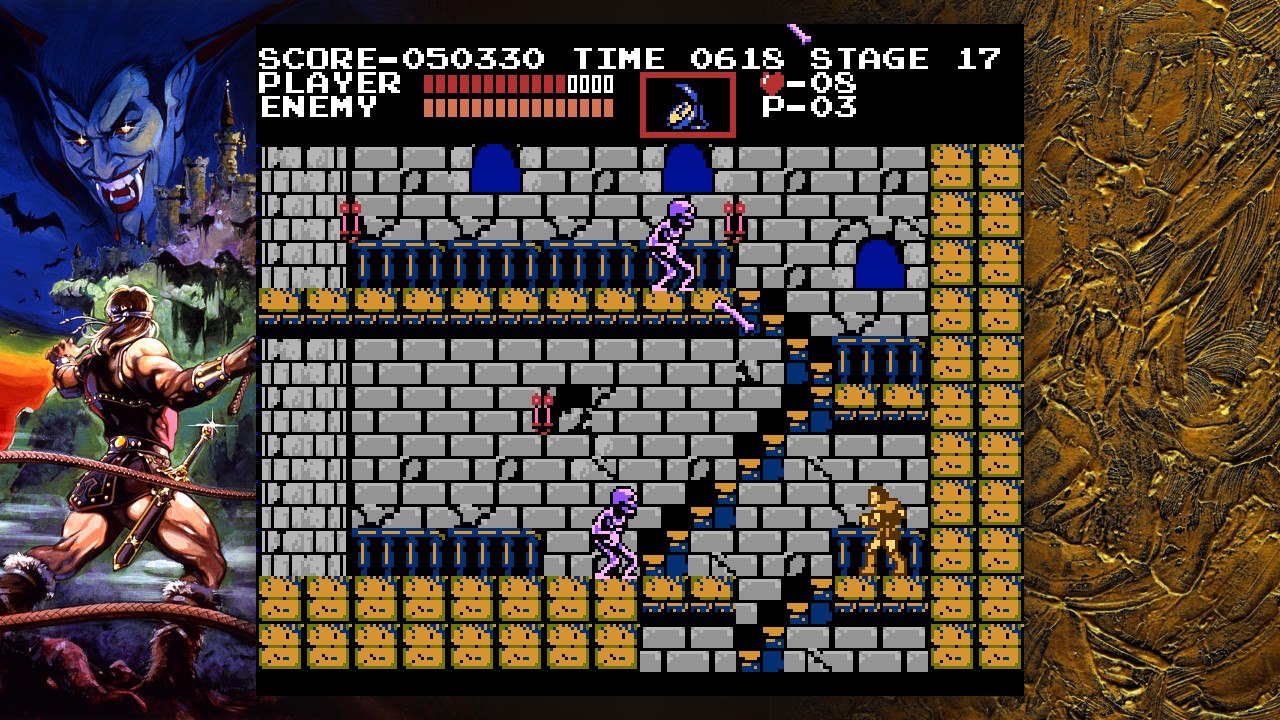Click the skeleton enemy on the lower stairs

point(613,534)
